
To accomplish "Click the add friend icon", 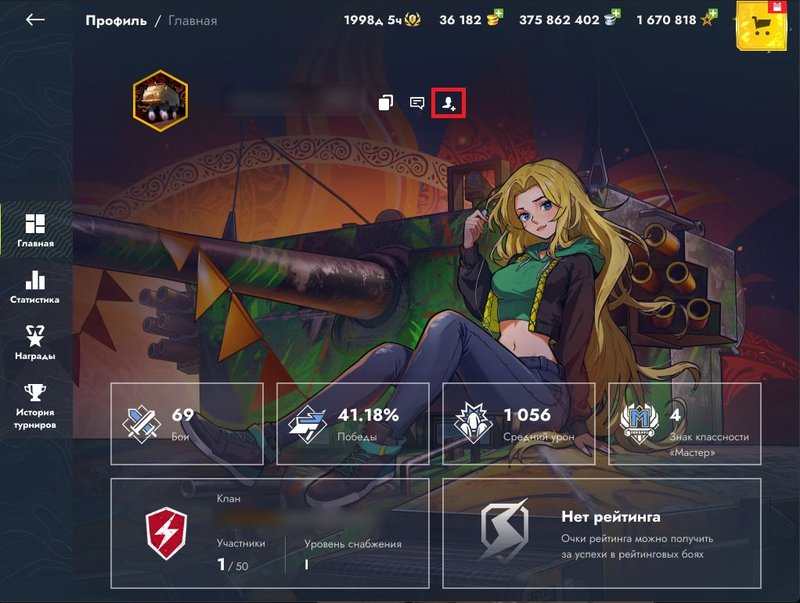I will tap(449, 103).
